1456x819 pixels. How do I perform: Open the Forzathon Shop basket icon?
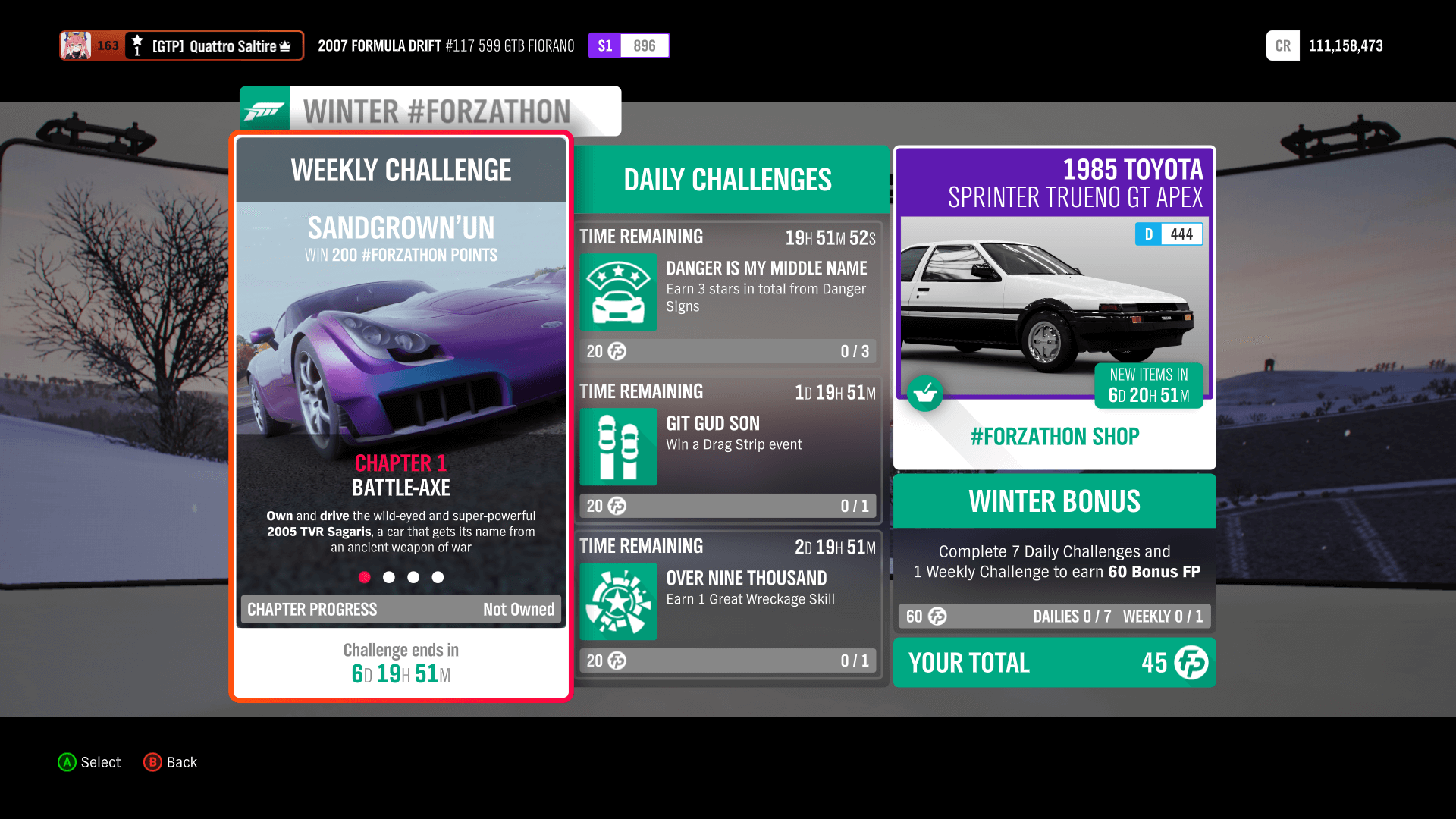(925, 394)
